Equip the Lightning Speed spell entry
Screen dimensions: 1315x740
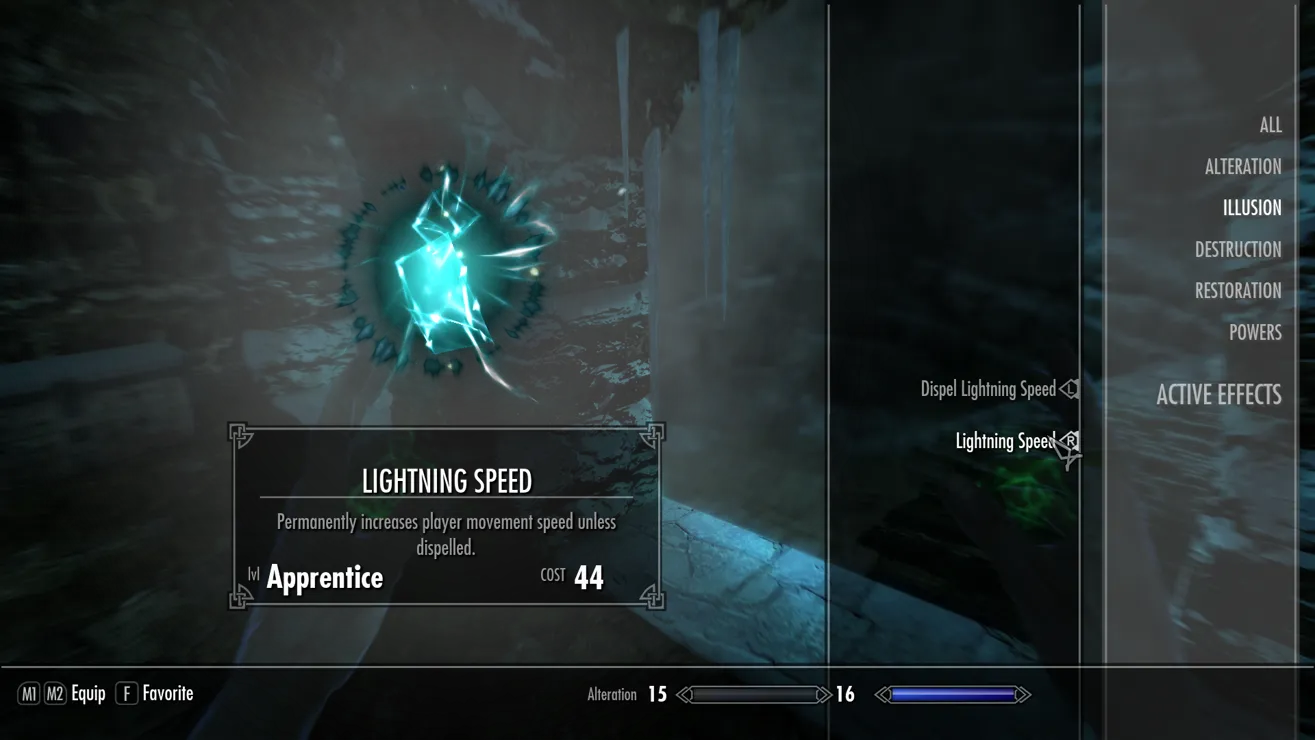pos(1004,441)
